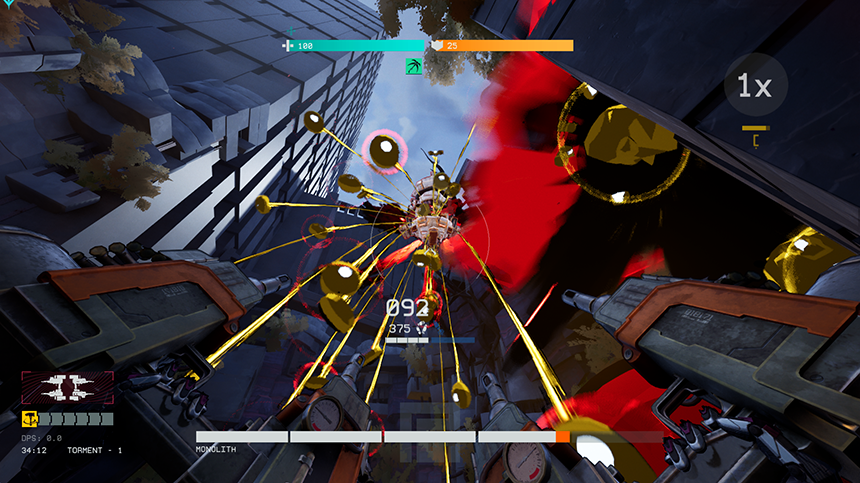Screen dimensions: 860x483
Task: Click the 1x multiplier circle
Action: 755,86
